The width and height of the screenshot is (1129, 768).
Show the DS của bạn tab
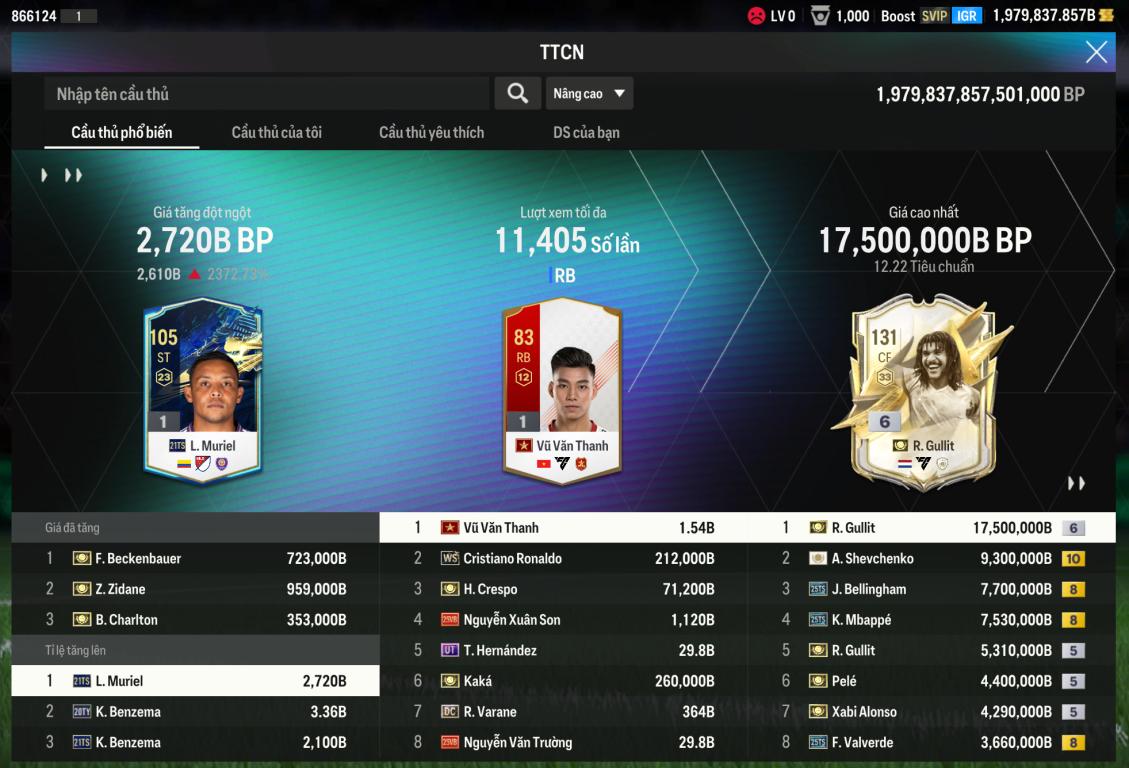coord(586,133)
